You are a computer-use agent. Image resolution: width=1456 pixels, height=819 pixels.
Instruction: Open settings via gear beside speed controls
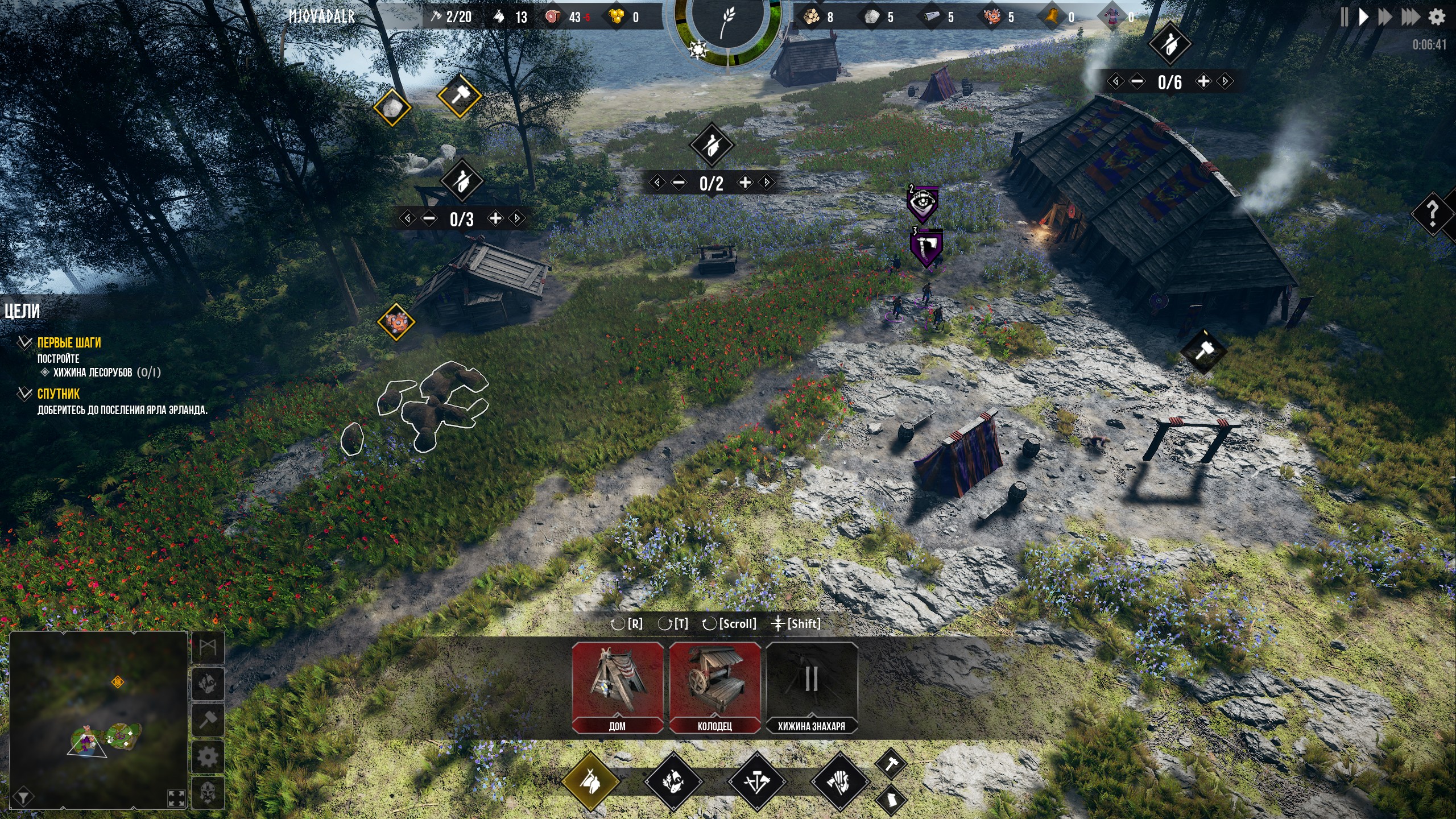pyautogui.click(x=1437, y=17)
